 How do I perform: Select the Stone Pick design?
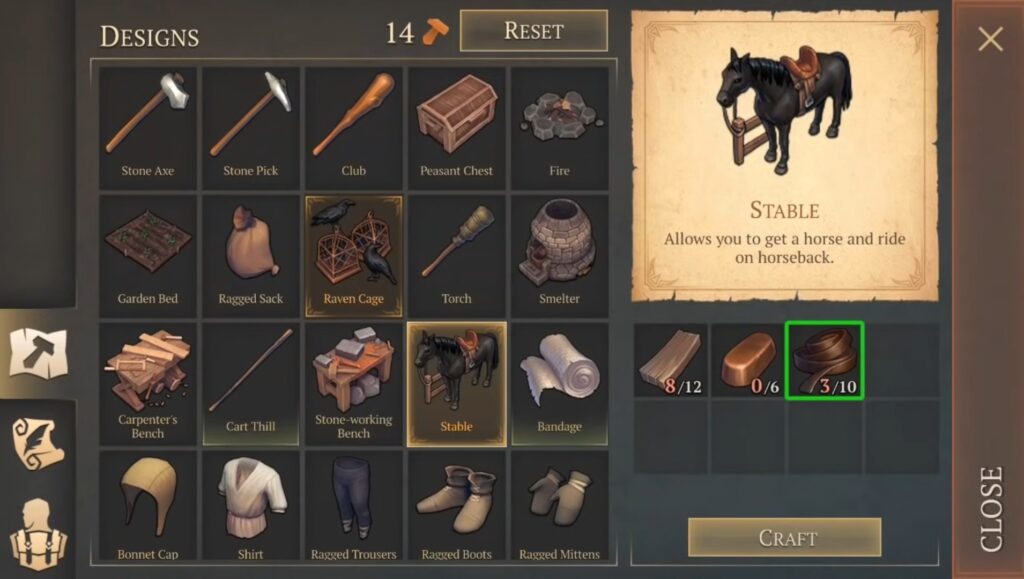point(251,126)
